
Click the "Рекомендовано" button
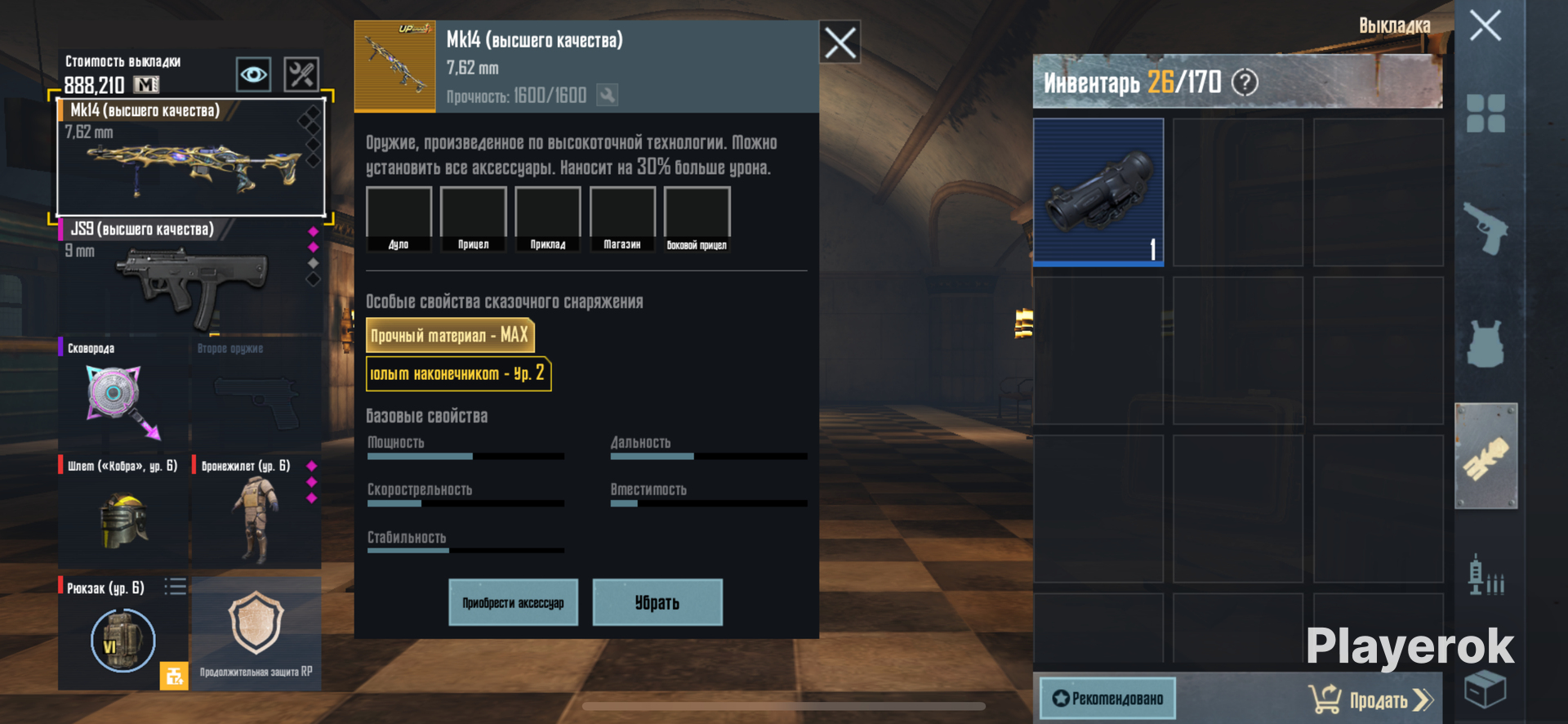coord(1107,699)
